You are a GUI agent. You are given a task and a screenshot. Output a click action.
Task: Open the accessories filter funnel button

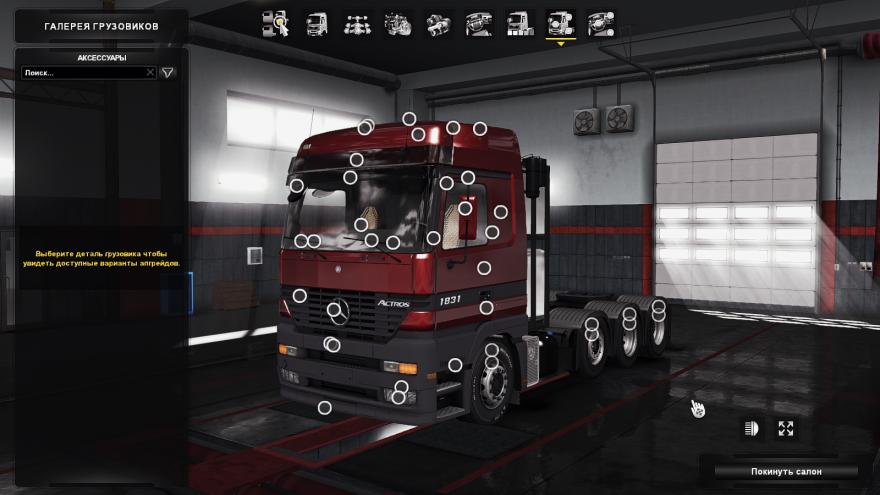[168, 73]
